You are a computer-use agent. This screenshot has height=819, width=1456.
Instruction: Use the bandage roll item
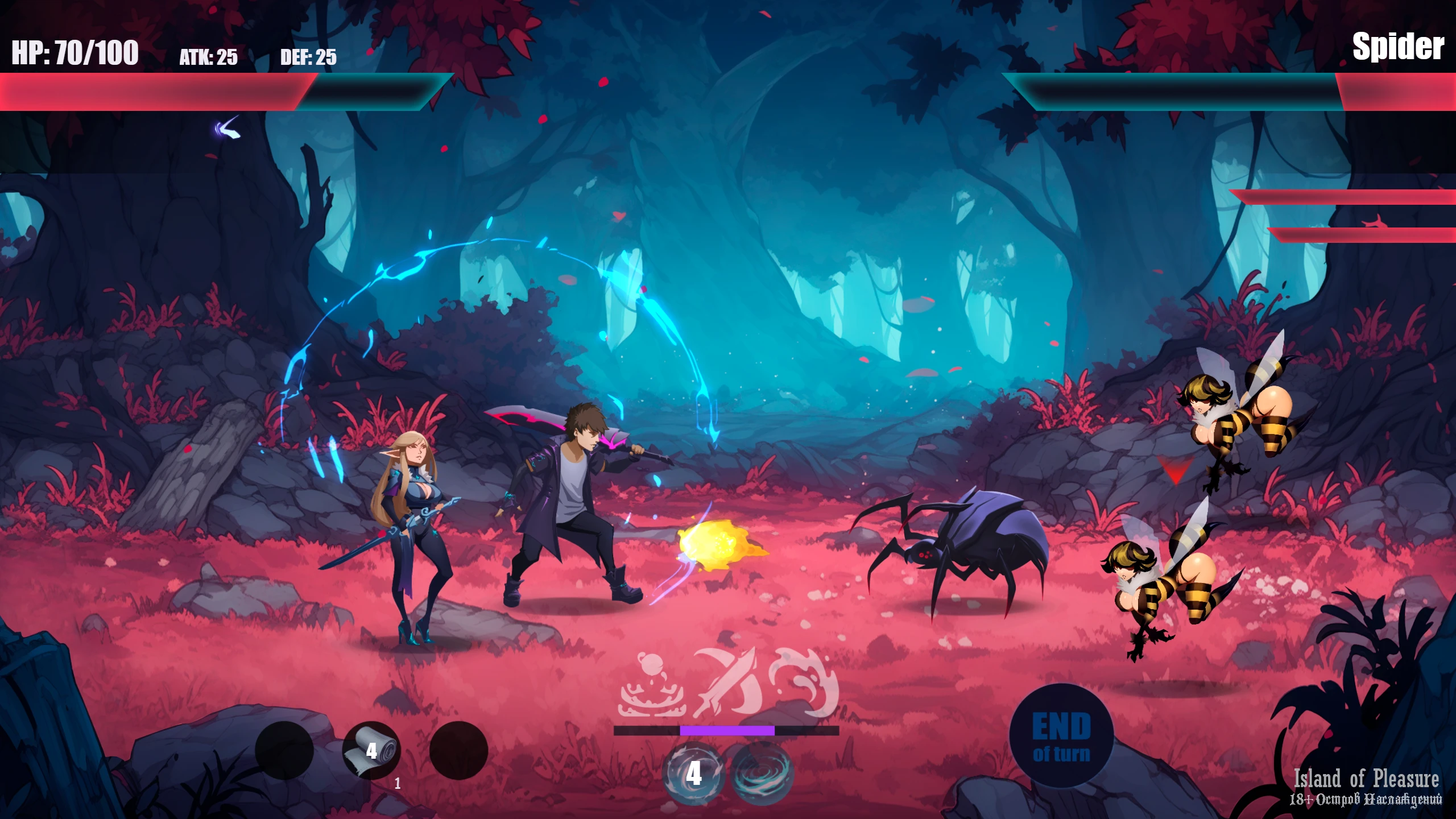371,750
